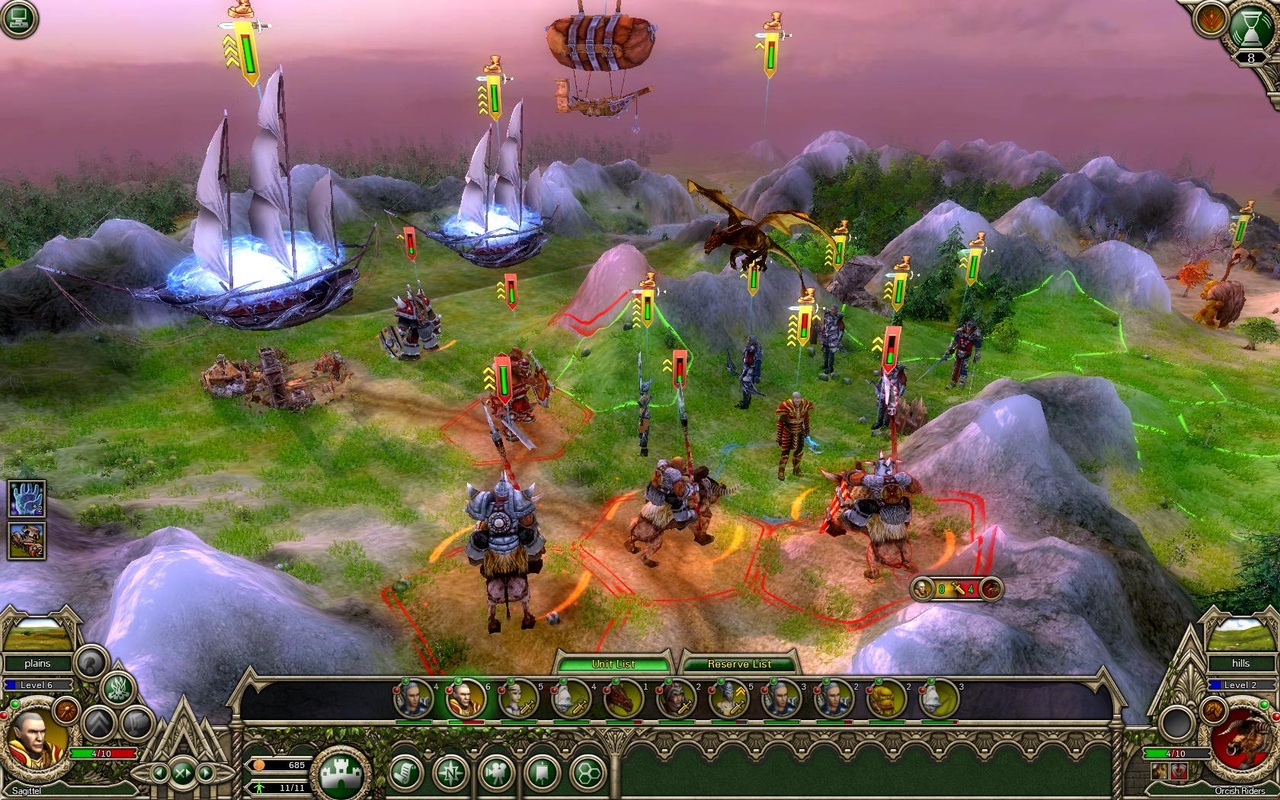Click Sagittel's large hero portrait

[36, 742]
